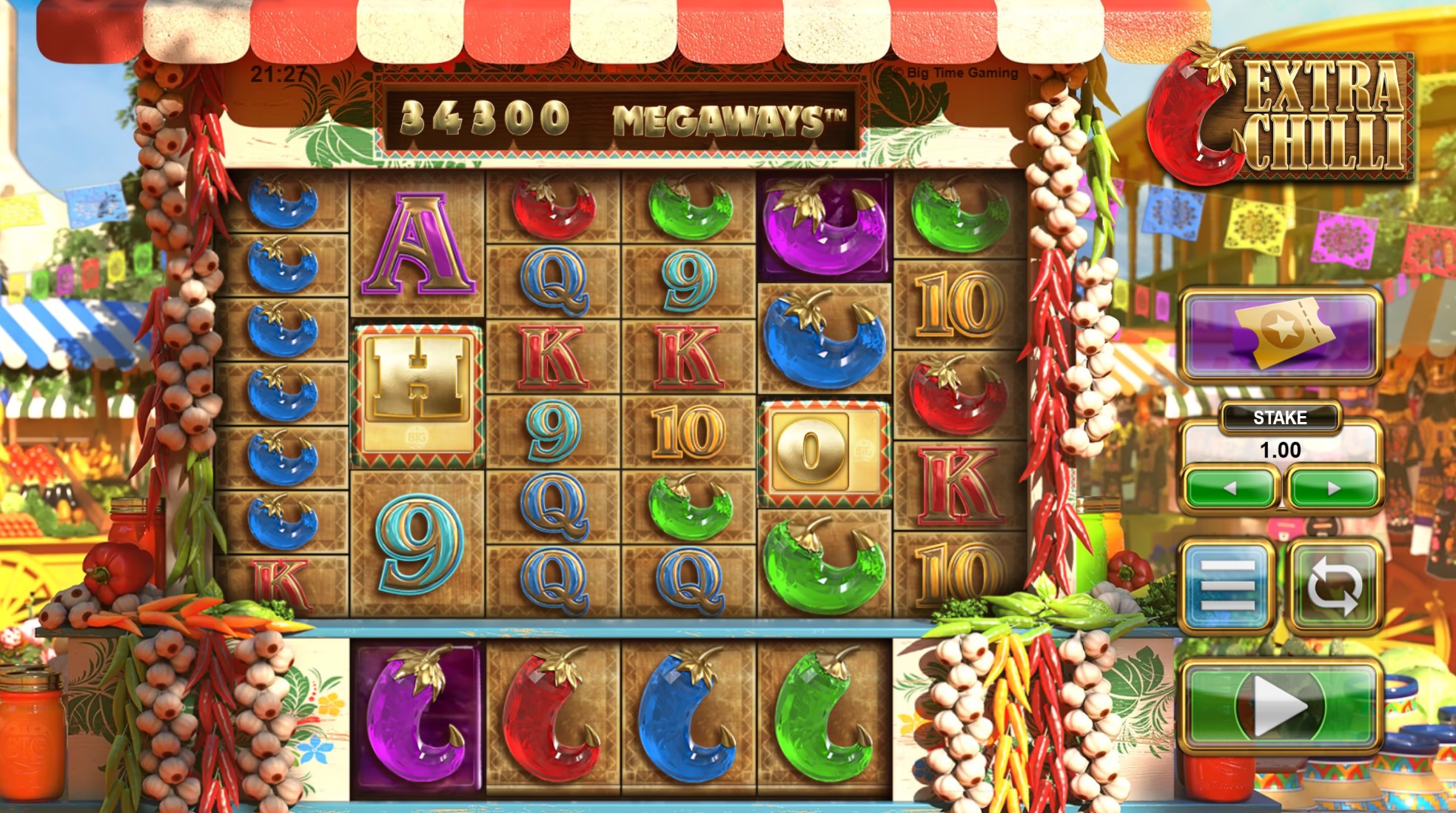Open the game menu via hamburger icon
Screen dimensions: 1456x813
tap(1229, 584)
